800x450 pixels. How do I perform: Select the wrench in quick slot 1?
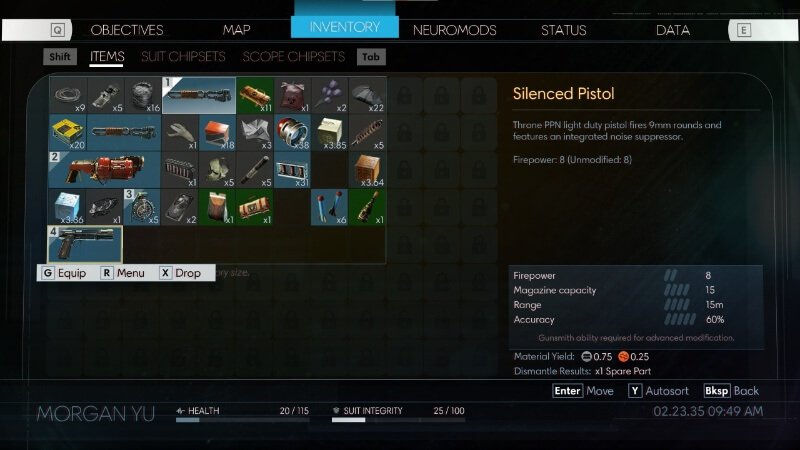coord(198,96)
